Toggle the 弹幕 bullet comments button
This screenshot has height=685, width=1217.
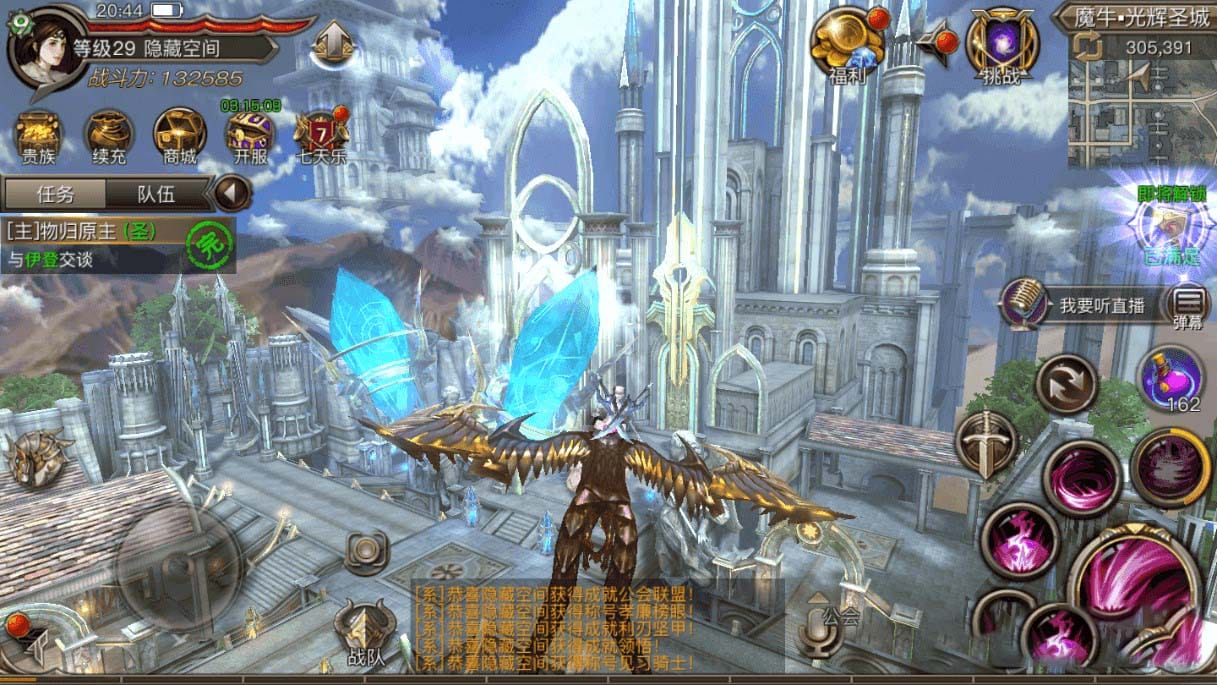[1189, 305]
